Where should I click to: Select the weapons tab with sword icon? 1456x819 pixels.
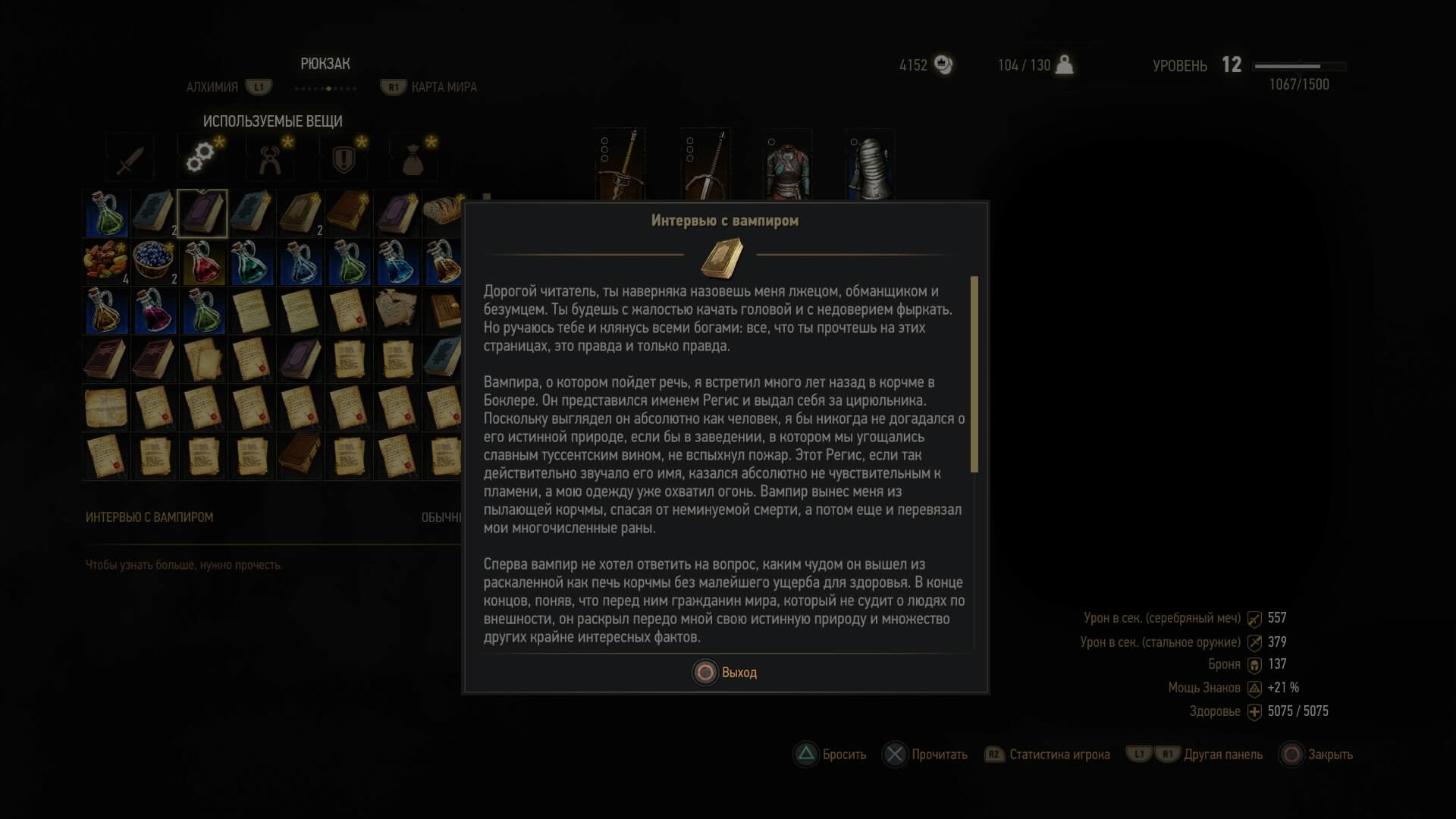130,158
